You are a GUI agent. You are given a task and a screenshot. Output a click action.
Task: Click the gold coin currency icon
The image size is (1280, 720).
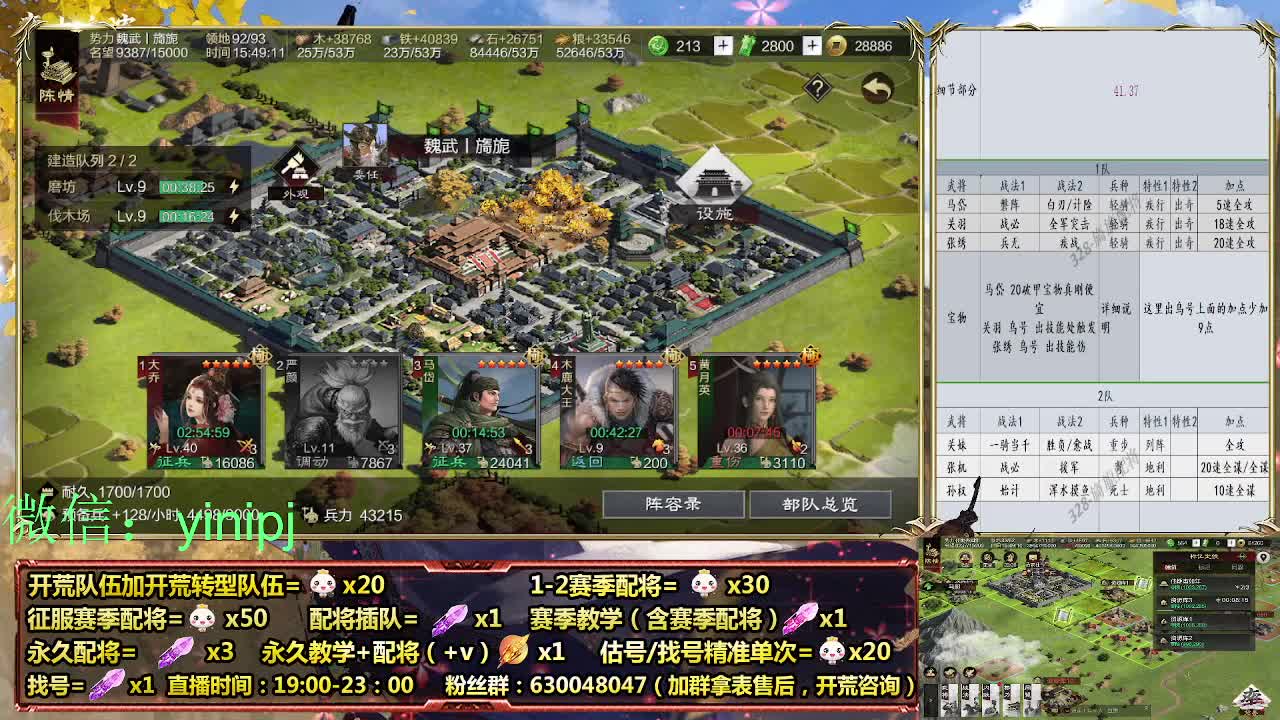coord(838,45)
